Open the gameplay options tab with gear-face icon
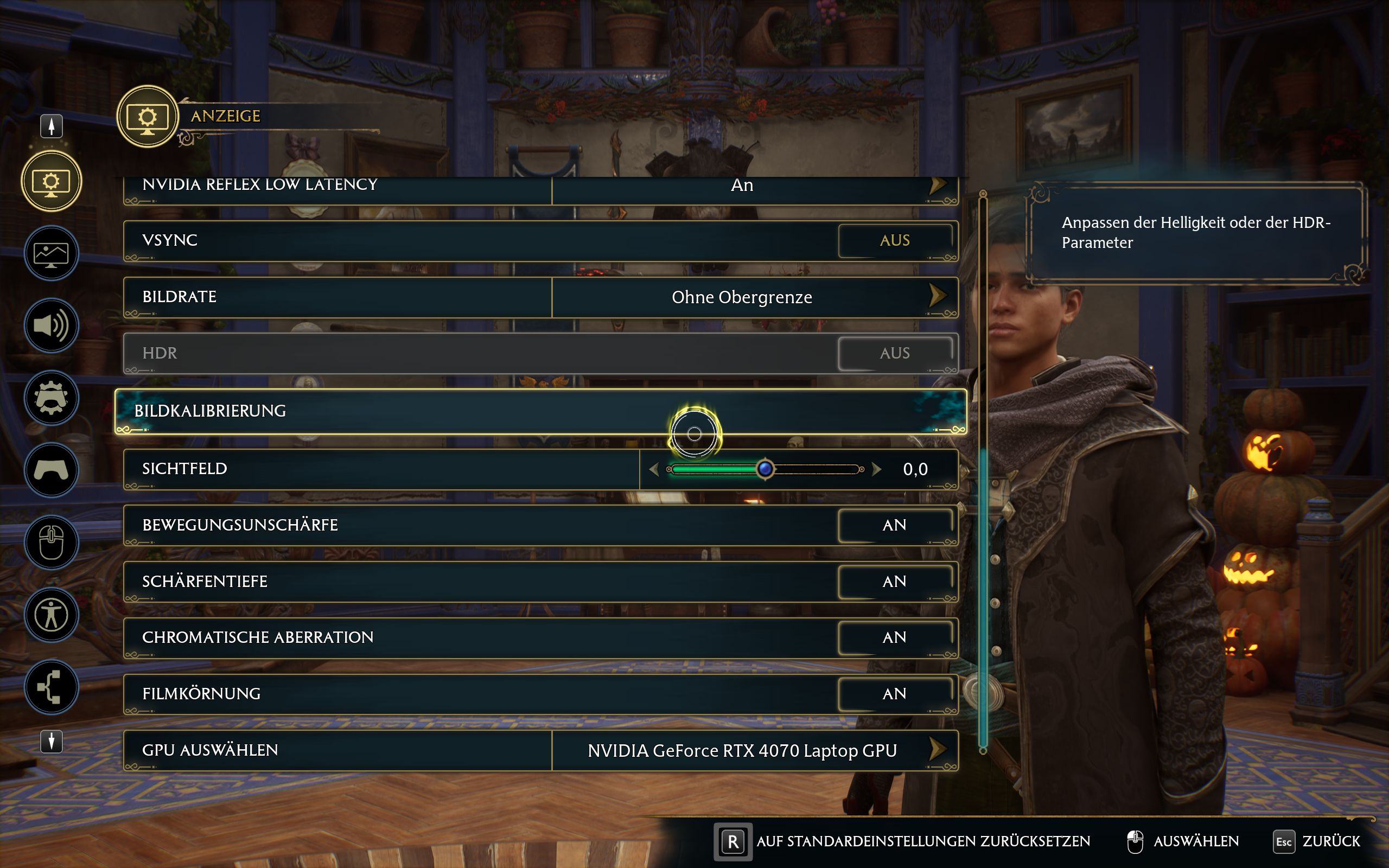 pos(51,398)
